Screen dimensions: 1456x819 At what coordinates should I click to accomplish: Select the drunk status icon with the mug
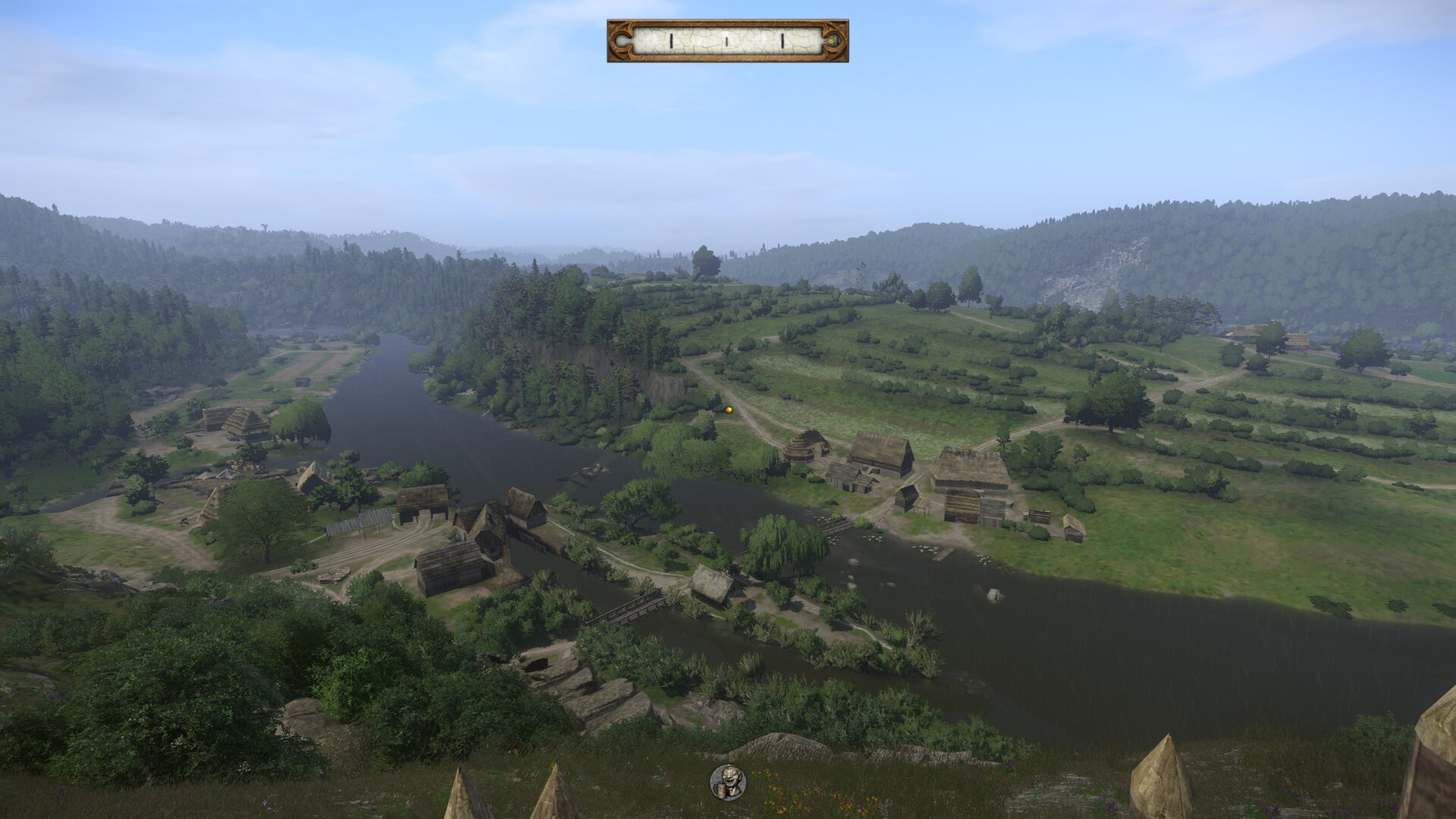pyautogui.click(x=727, y=782)
